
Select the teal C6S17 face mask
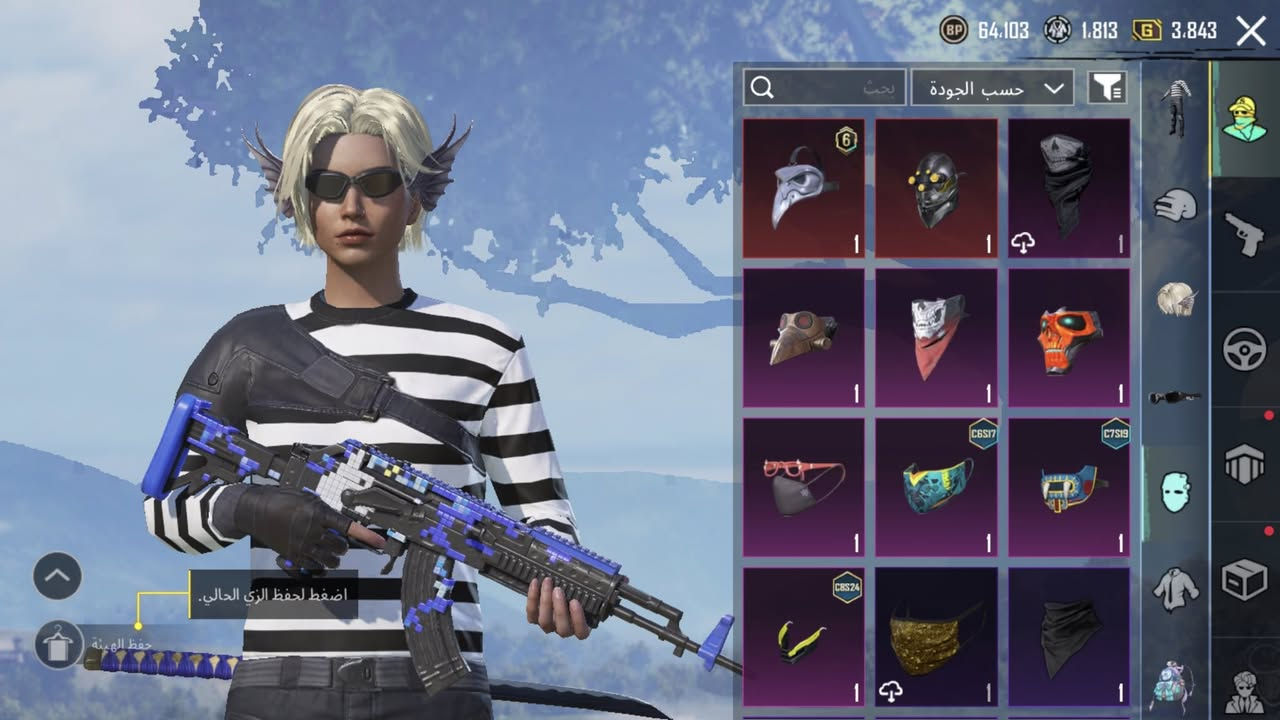(x=936, y=487)
